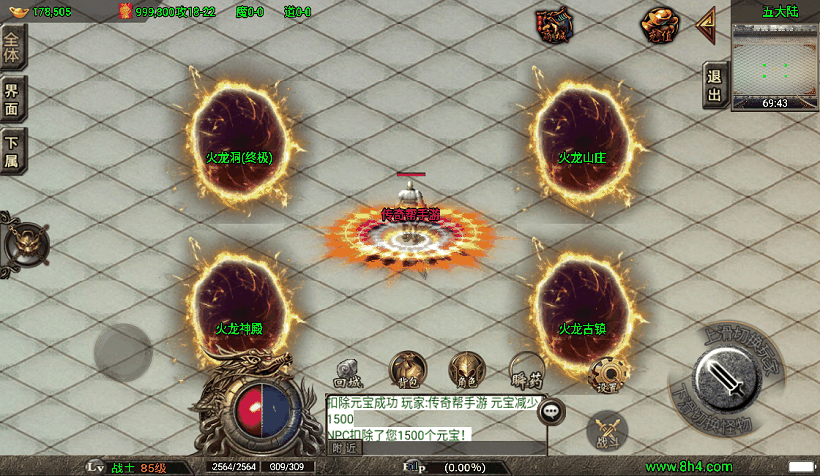Open the 下属 side tab
The image size is (820, 476).
coord(13,151)
